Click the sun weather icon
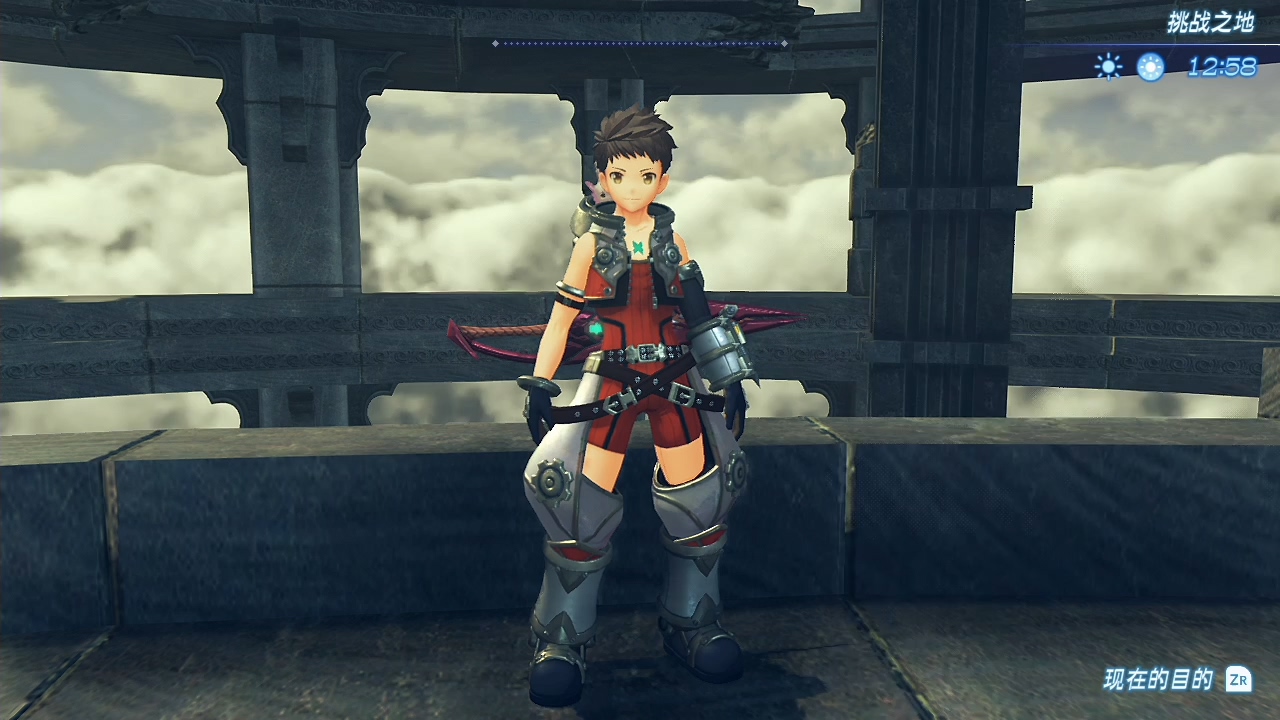Image resolution: width=1280 pixels, height=720 pixels. pos(1108,67)
